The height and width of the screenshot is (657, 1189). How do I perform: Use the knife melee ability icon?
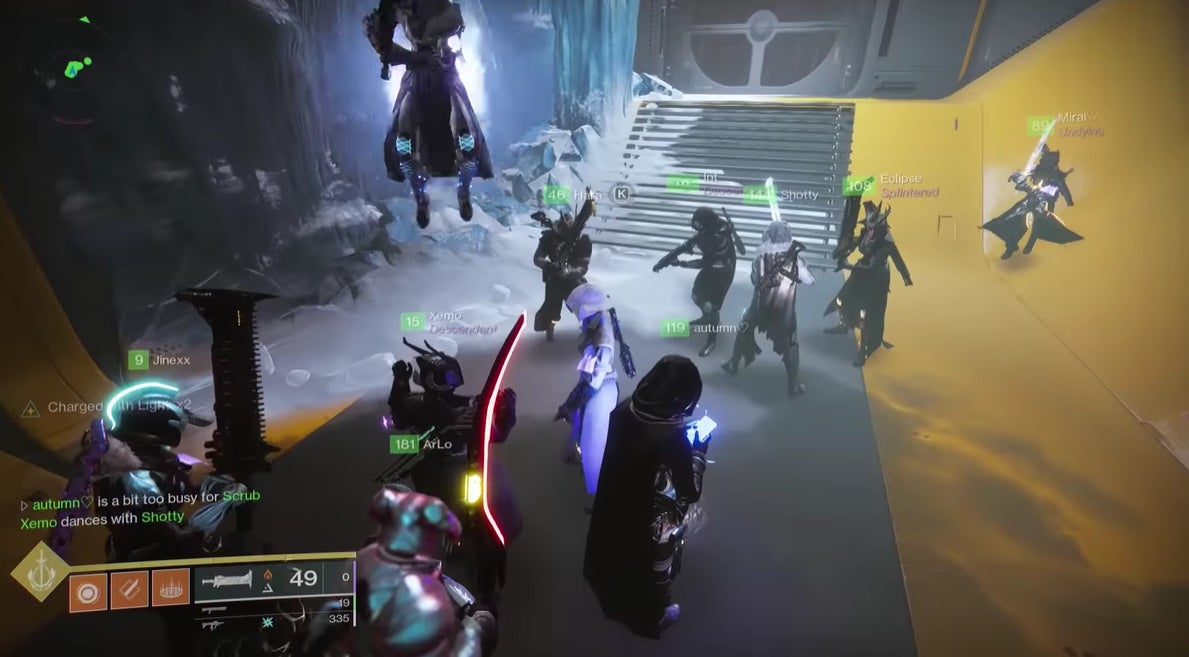pyautogui.click(x=129, y=588)
